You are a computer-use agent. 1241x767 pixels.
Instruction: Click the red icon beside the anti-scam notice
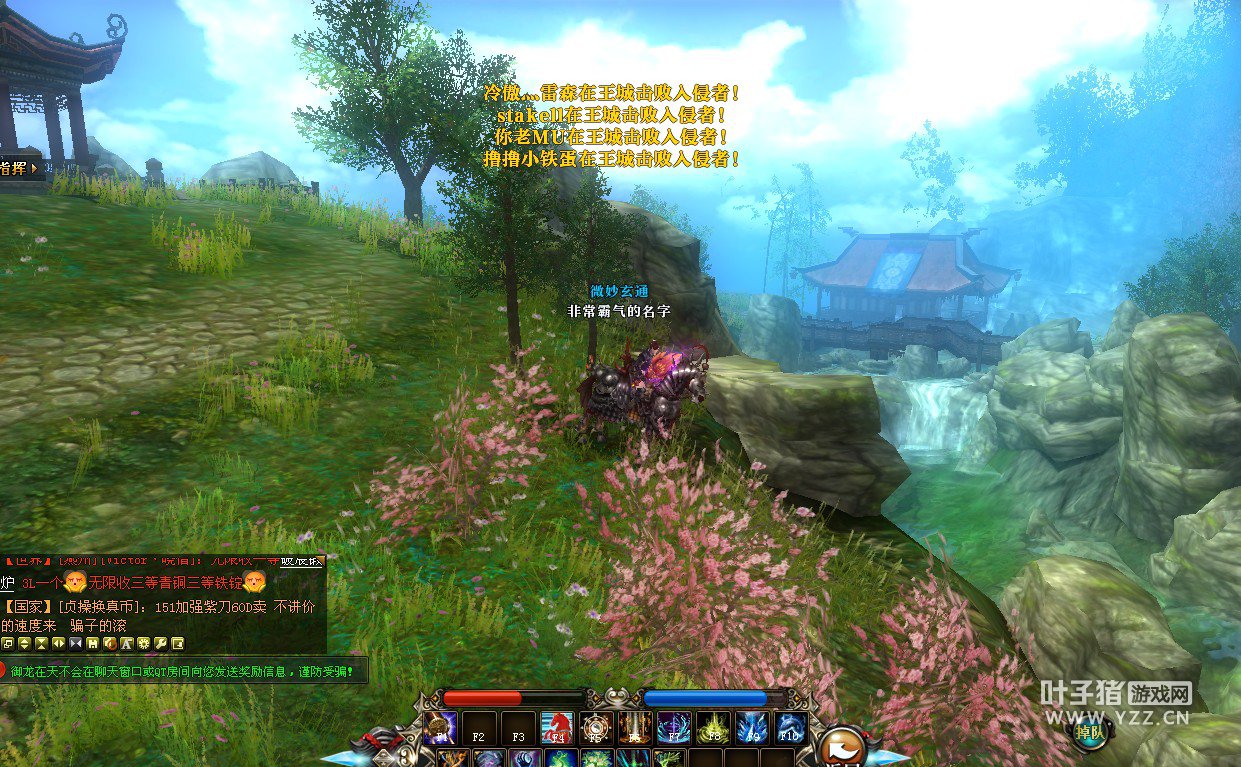point(5,671)
